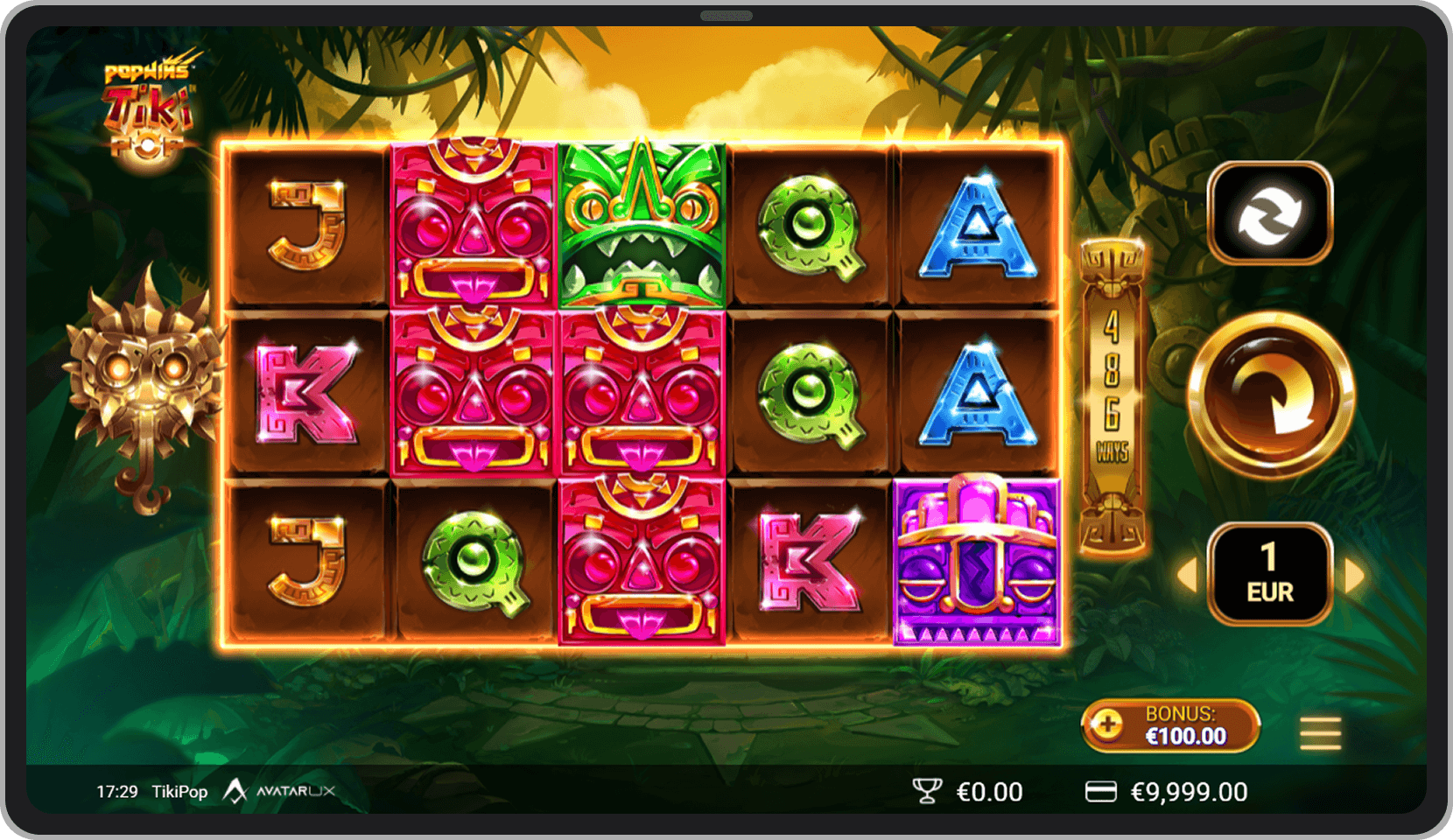Open the autoplay circular arrows icon
1453x840 pixels.
(1269, 212)
